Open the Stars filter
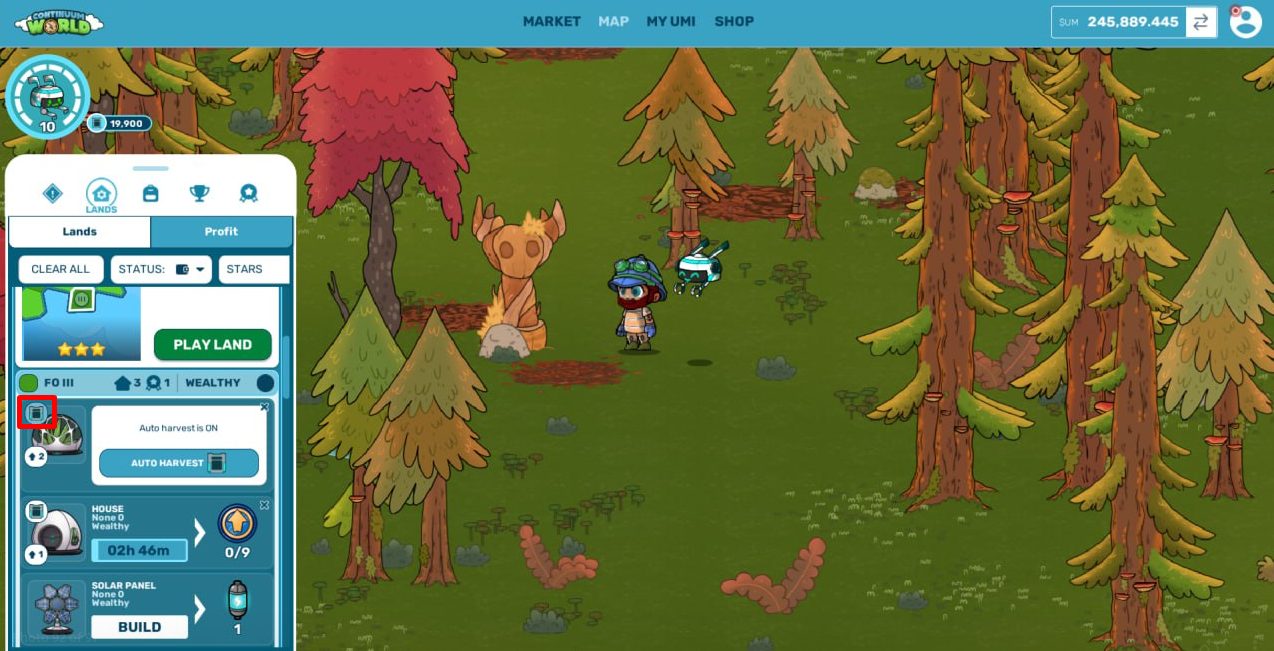Viewport: 1274px width, 651px height. click(253, 269)
